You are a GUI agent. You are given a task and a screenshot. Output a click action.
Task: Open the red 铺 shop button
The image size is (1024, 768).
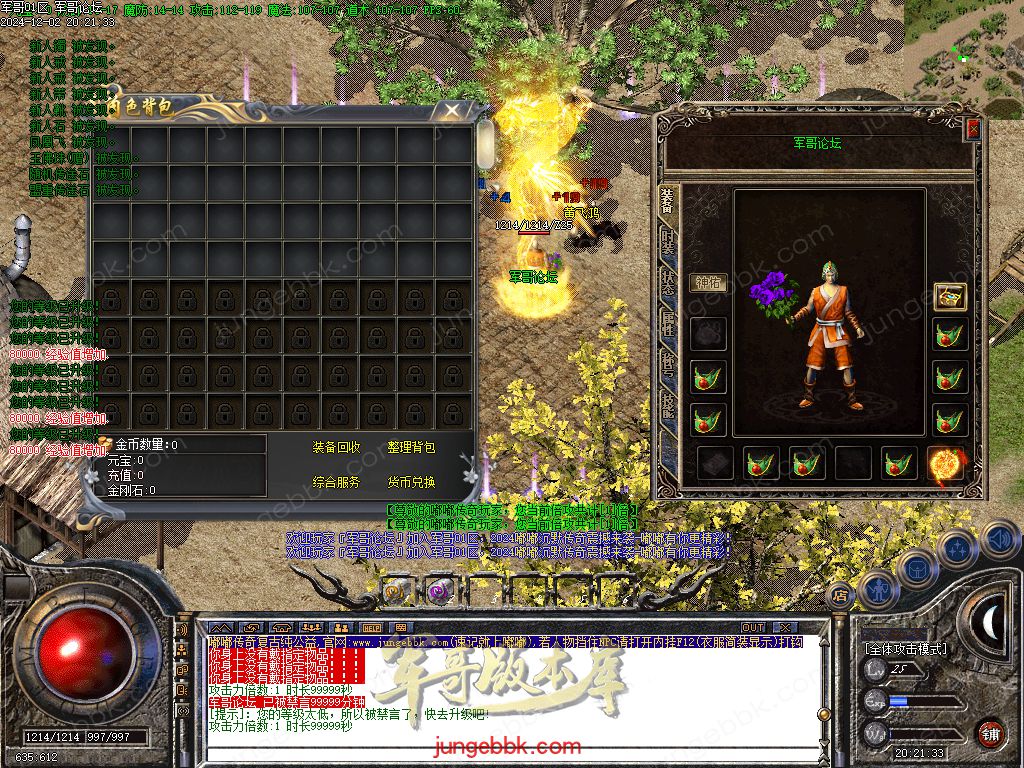point(990,733)
